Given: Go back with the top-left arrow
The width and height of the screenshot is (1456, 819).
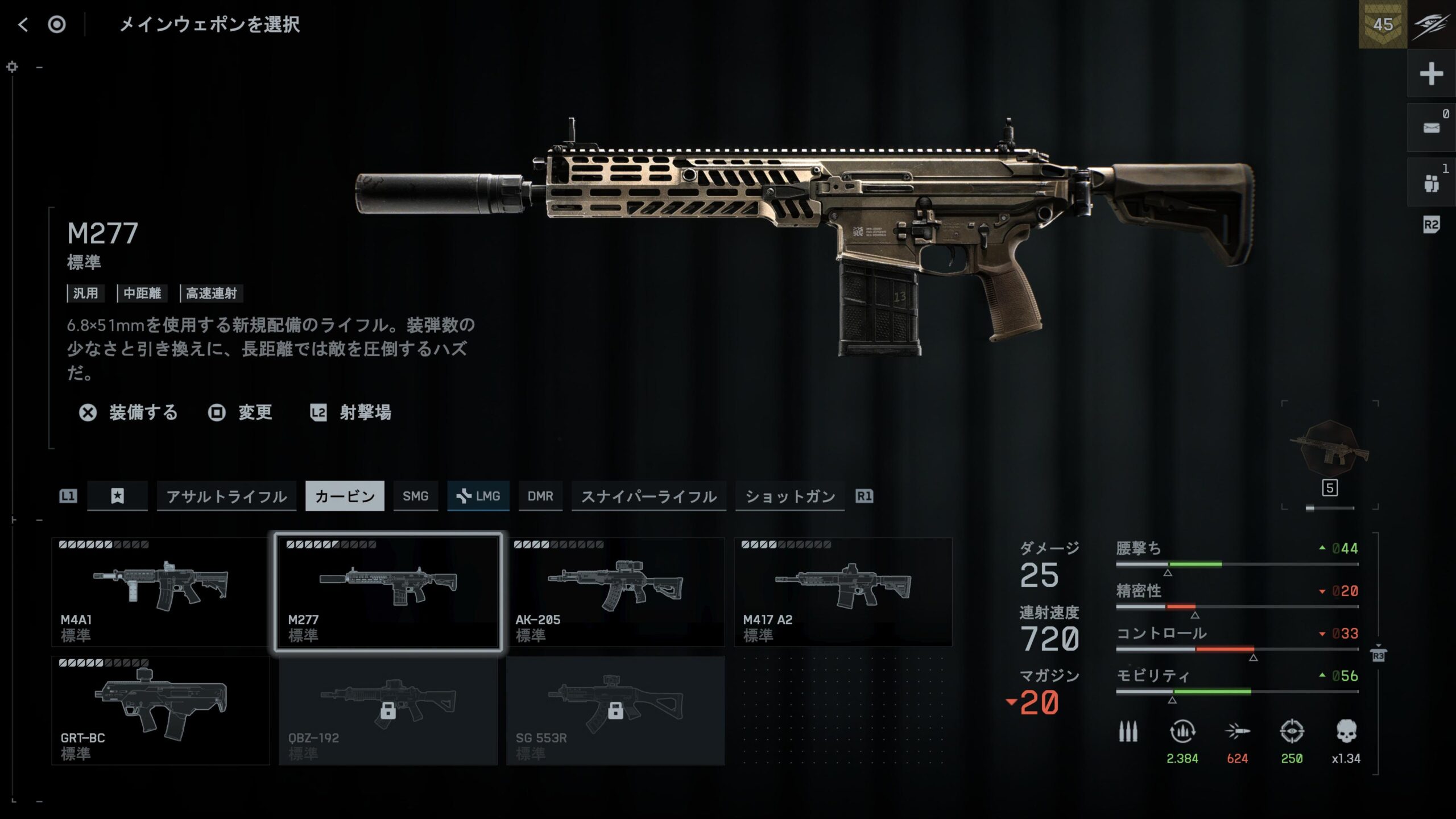Looking at the screenshot, I should (x=23, y=24).
